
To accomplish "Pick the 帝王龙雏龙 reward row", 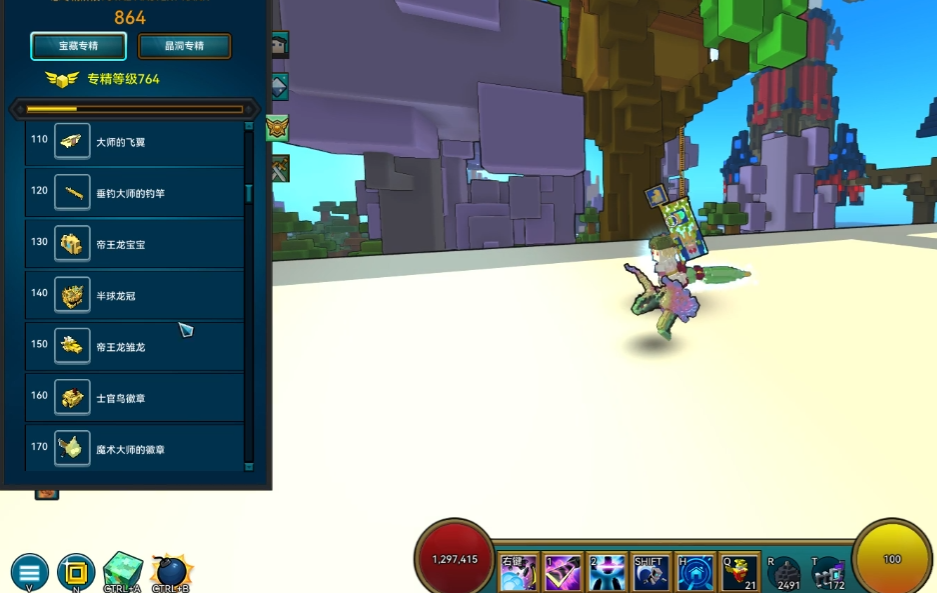I will click(x=134, y=347).
